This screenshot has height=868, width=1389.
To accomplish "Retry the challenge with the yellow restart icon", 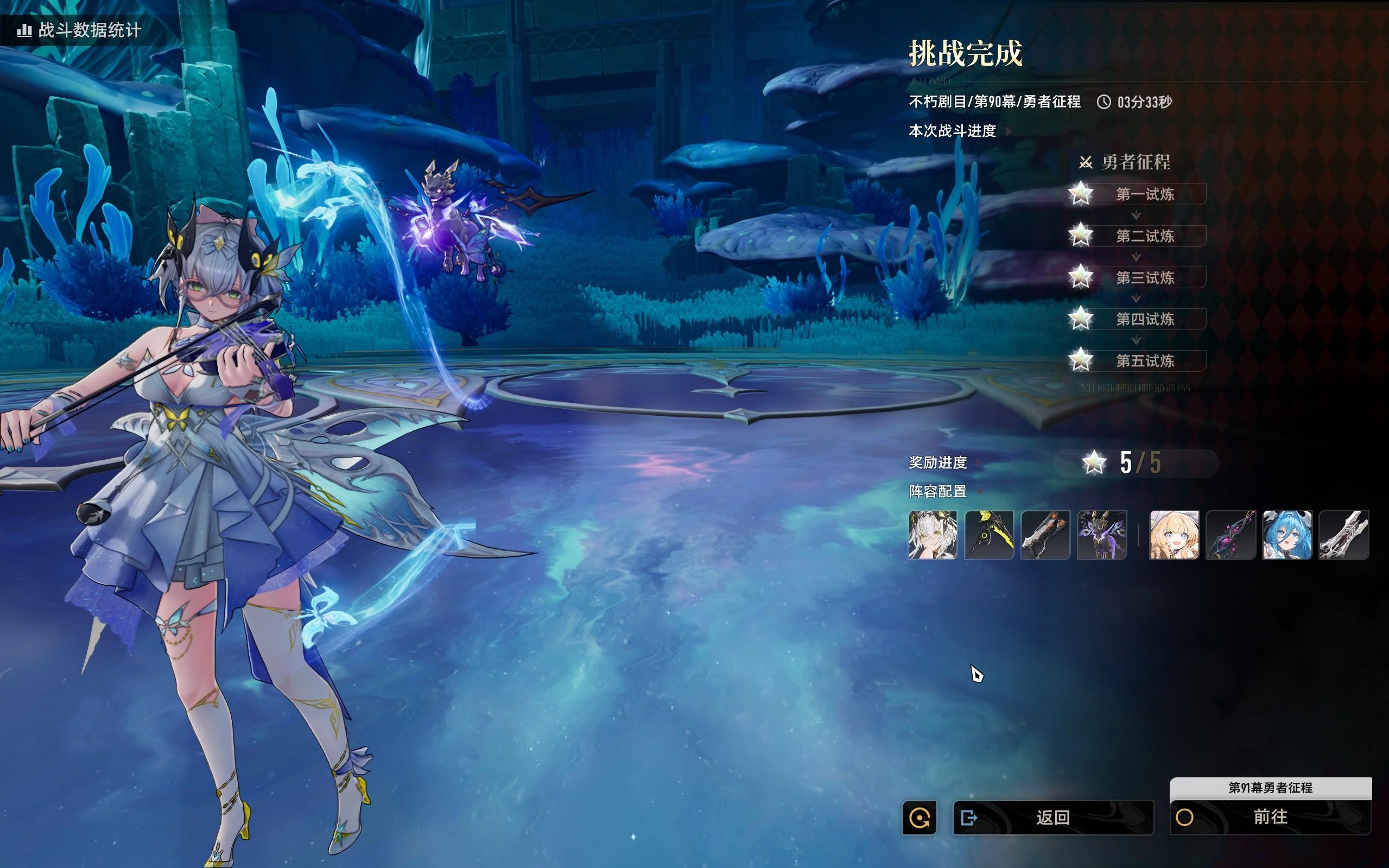I will [919, 817].
